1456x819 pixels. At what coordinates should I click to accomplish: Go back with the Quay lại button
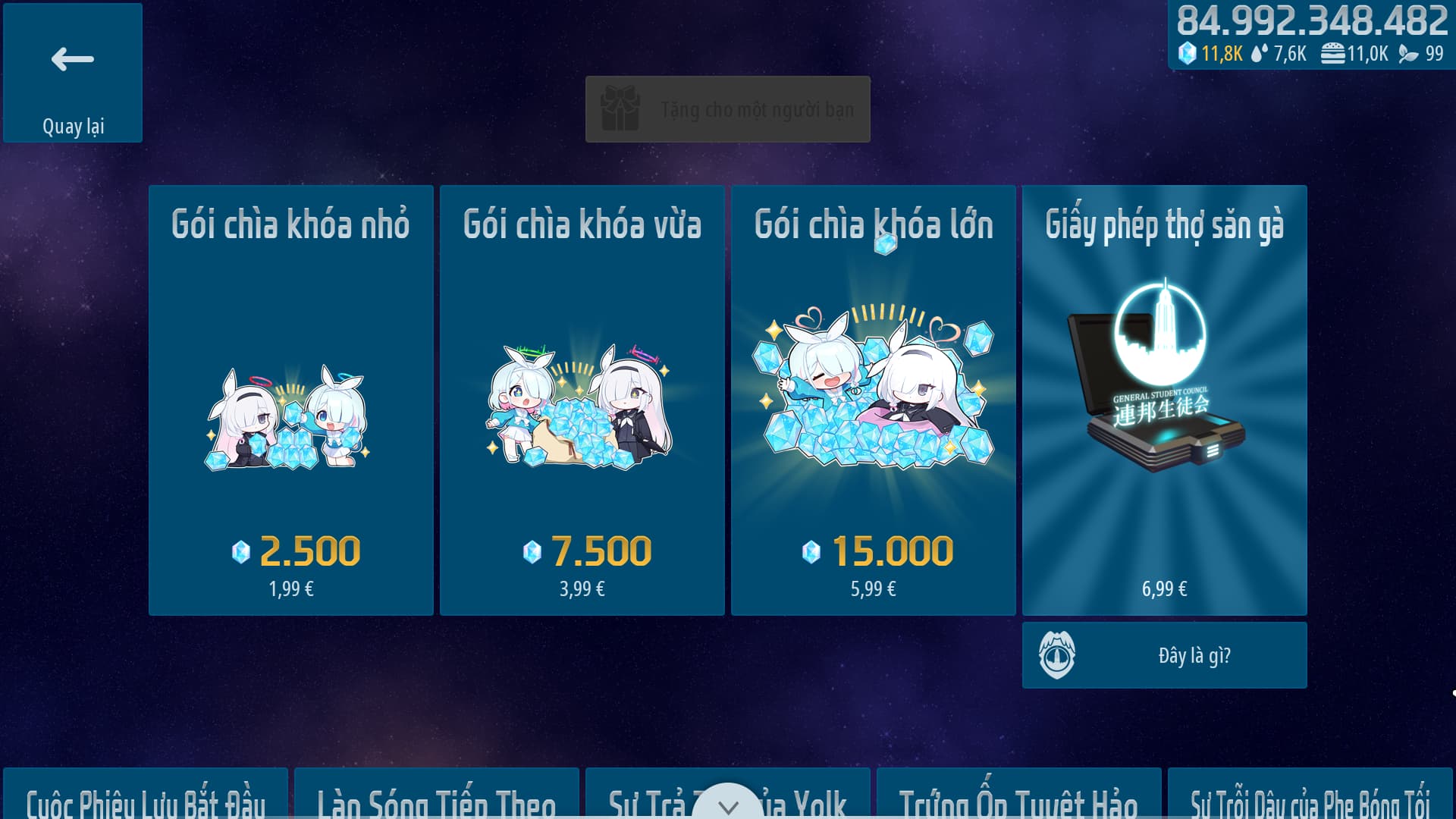[73, 73]
